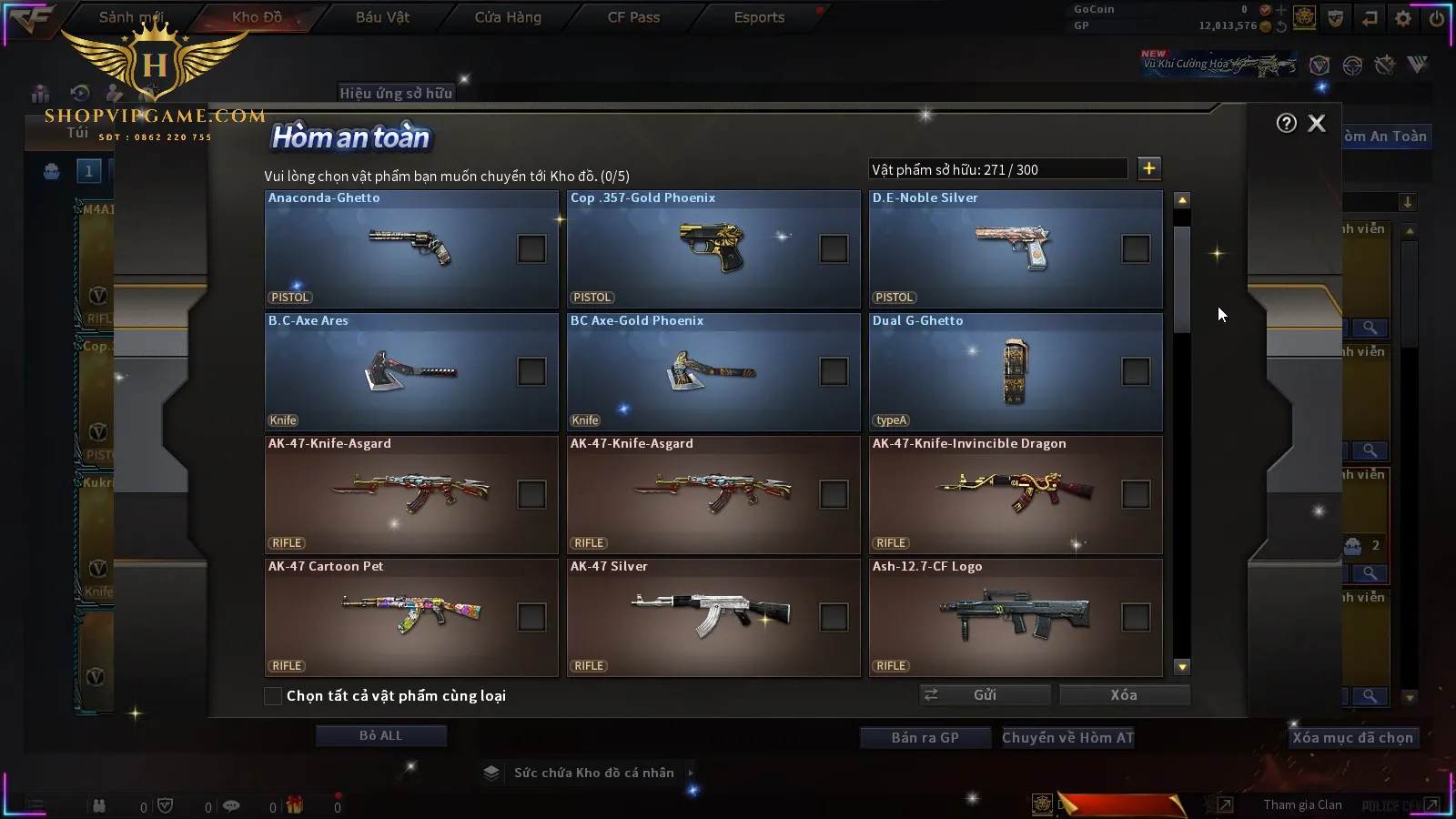Open the Esports tab

[x=759, y=17]
